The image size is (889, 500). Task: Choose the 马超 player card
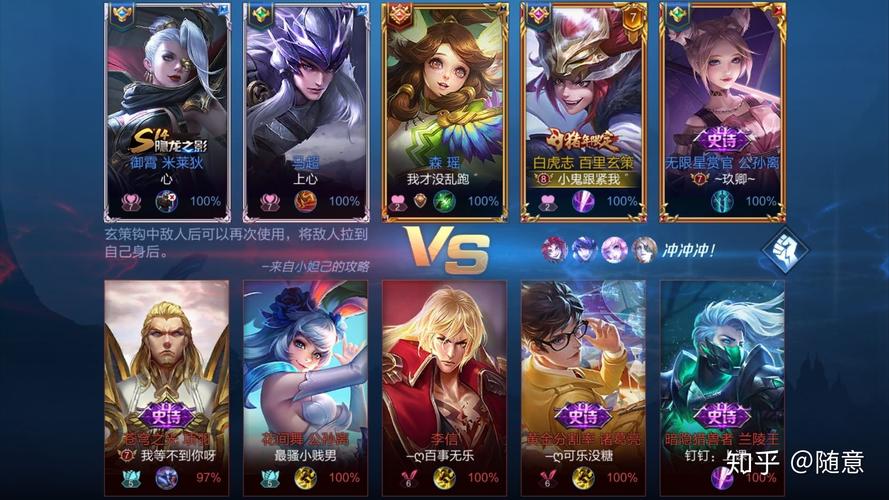(x=306, y=110)
